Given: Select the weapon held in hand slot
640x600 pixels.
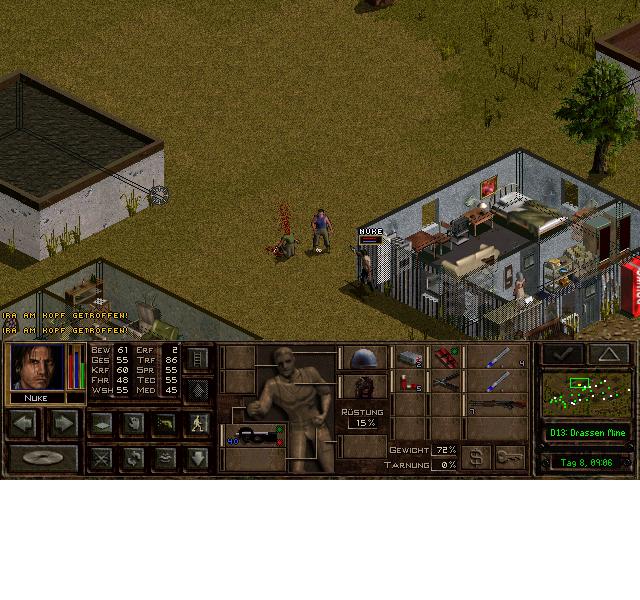Looking at the screenshot, I should 248,437.
